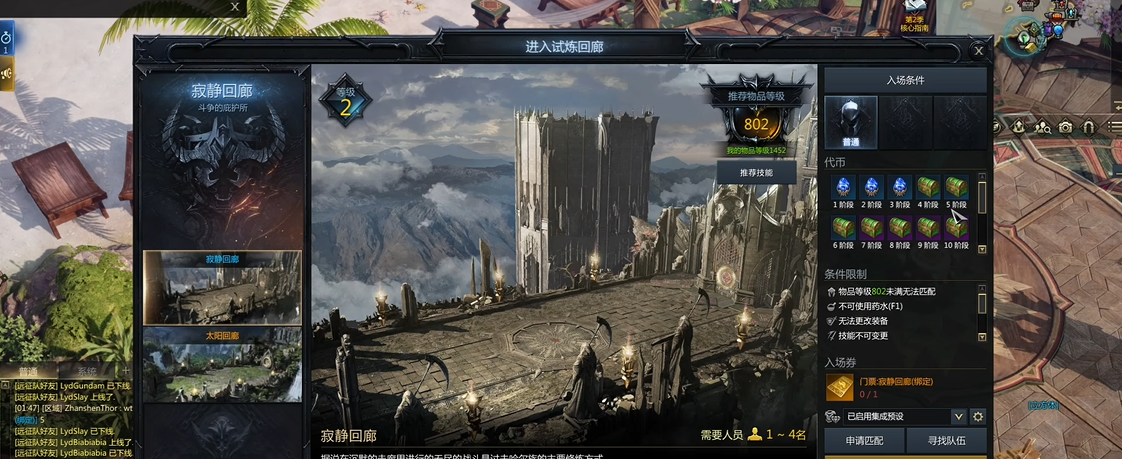This screenshot has height=459, width=1122.
Task: Open the 已启用集成预设 preset dropdown
Action: [958, 416]
